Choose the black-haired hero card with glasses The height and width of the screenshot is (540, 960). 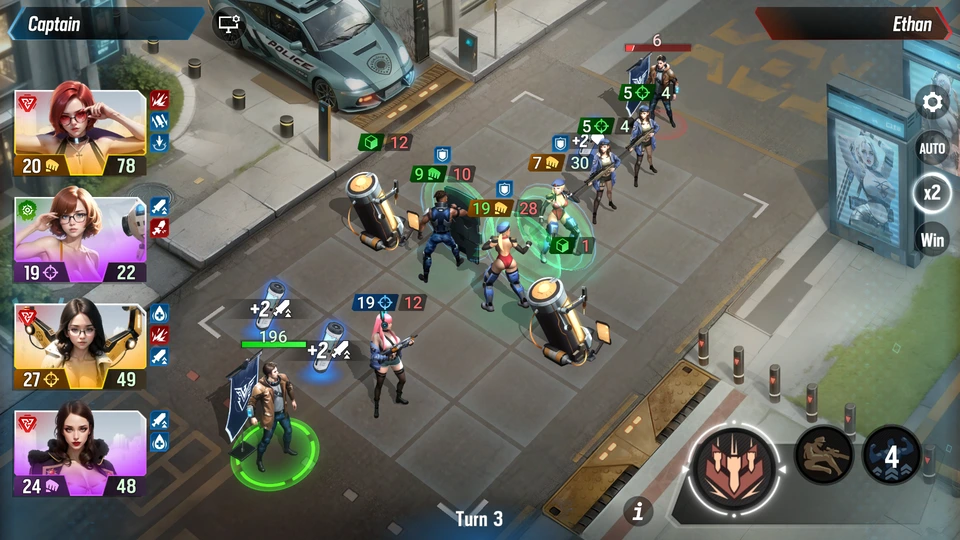point(81,346)
